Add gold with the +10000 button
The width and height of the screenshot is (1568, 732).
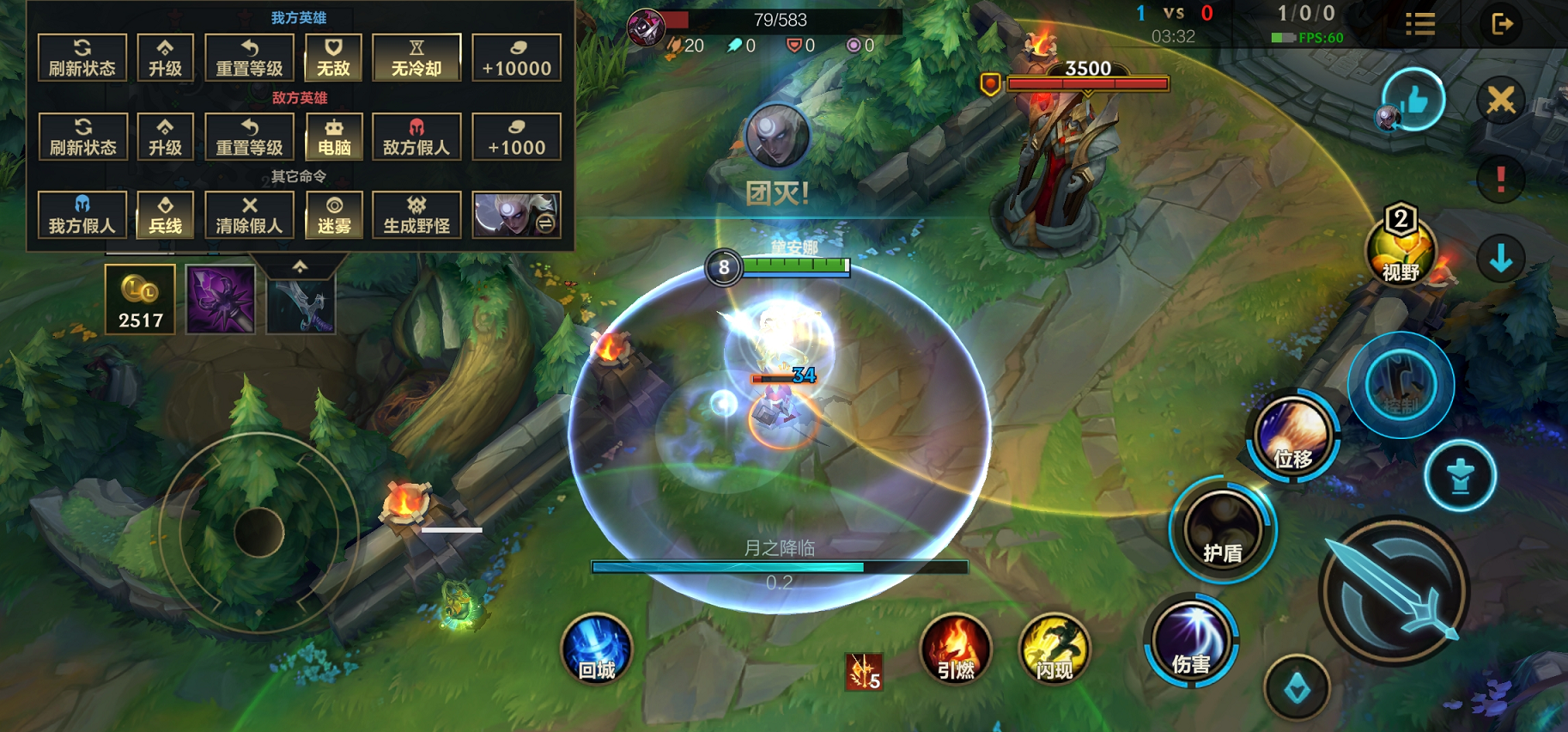point(516,58)
